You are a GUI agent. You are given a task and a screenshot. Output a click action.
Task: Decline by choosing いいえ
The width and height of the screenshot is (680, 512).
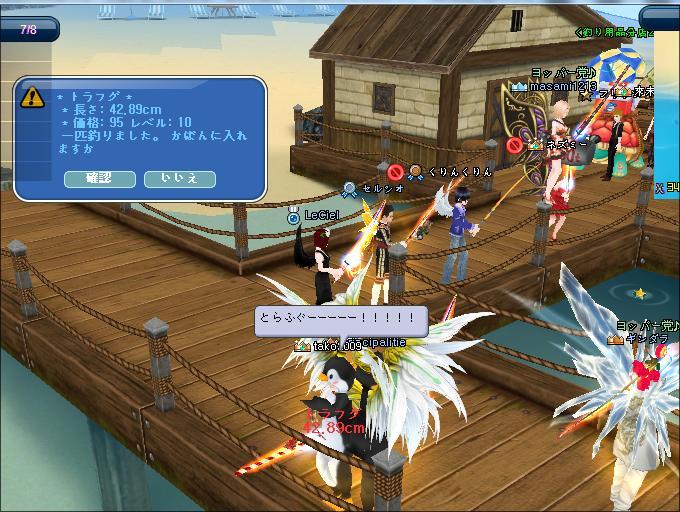(180, 178)
